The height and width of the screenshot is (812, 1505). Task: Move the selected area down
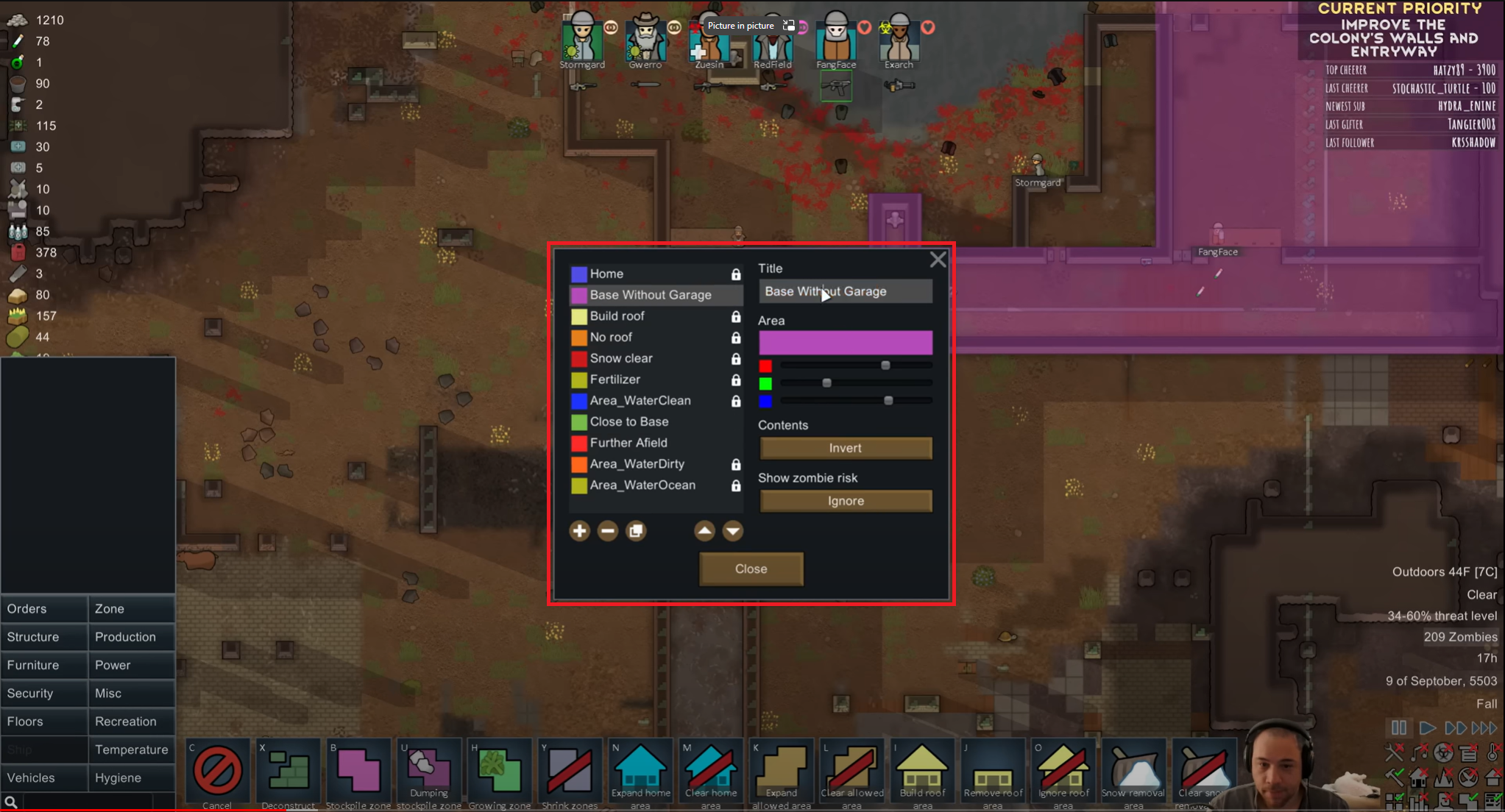click(732, 531)
